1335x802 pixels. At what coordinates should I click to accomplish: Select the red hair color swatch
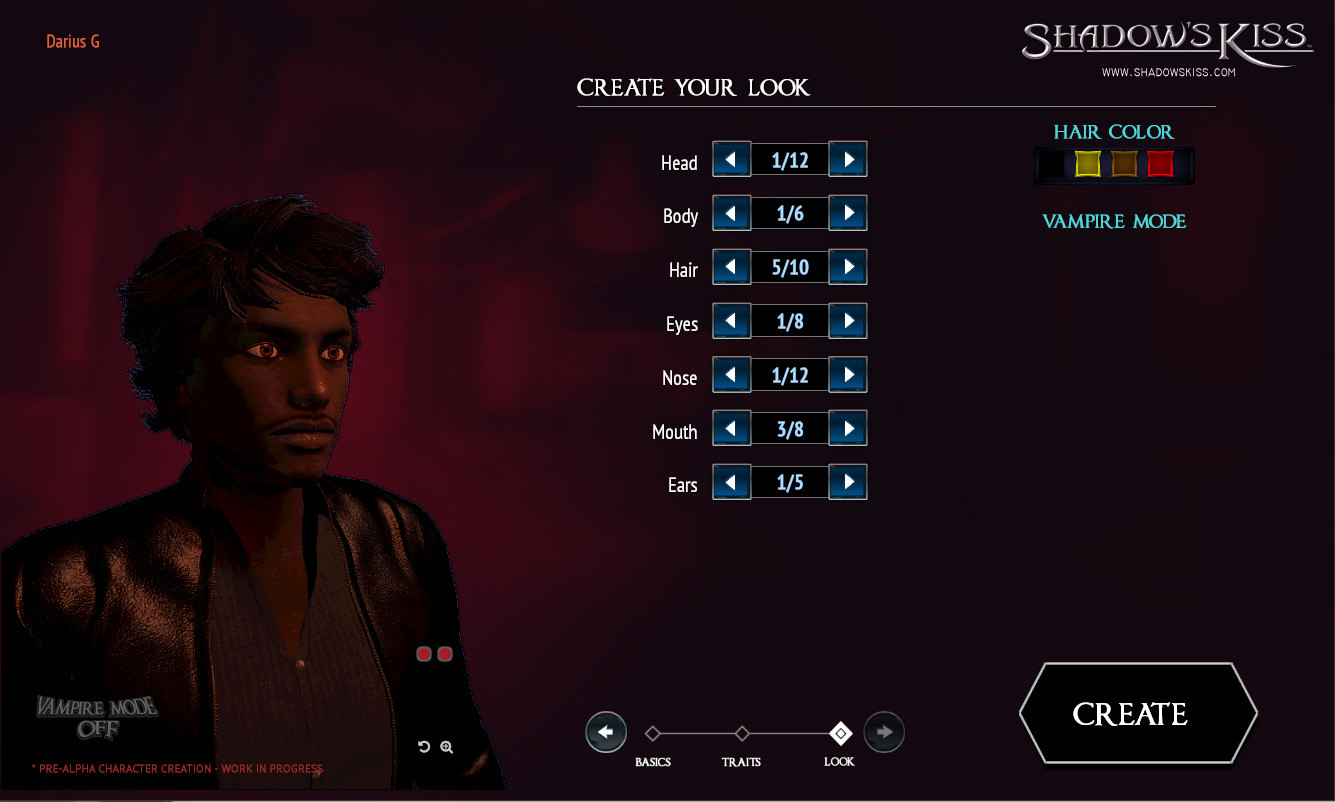pos(1160,164)
